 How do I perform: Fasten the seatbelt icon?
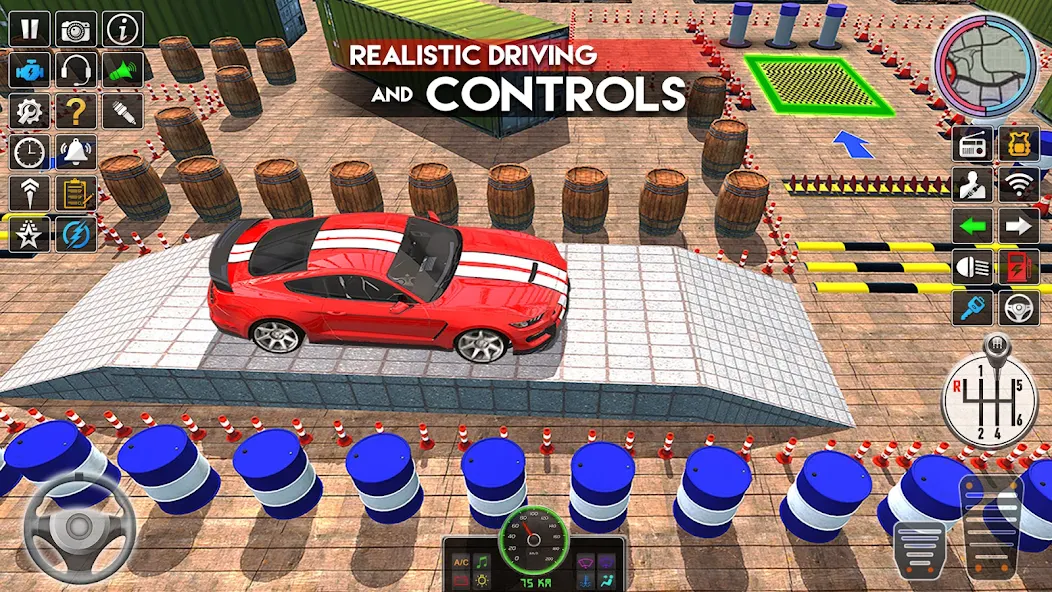point(972,185)
